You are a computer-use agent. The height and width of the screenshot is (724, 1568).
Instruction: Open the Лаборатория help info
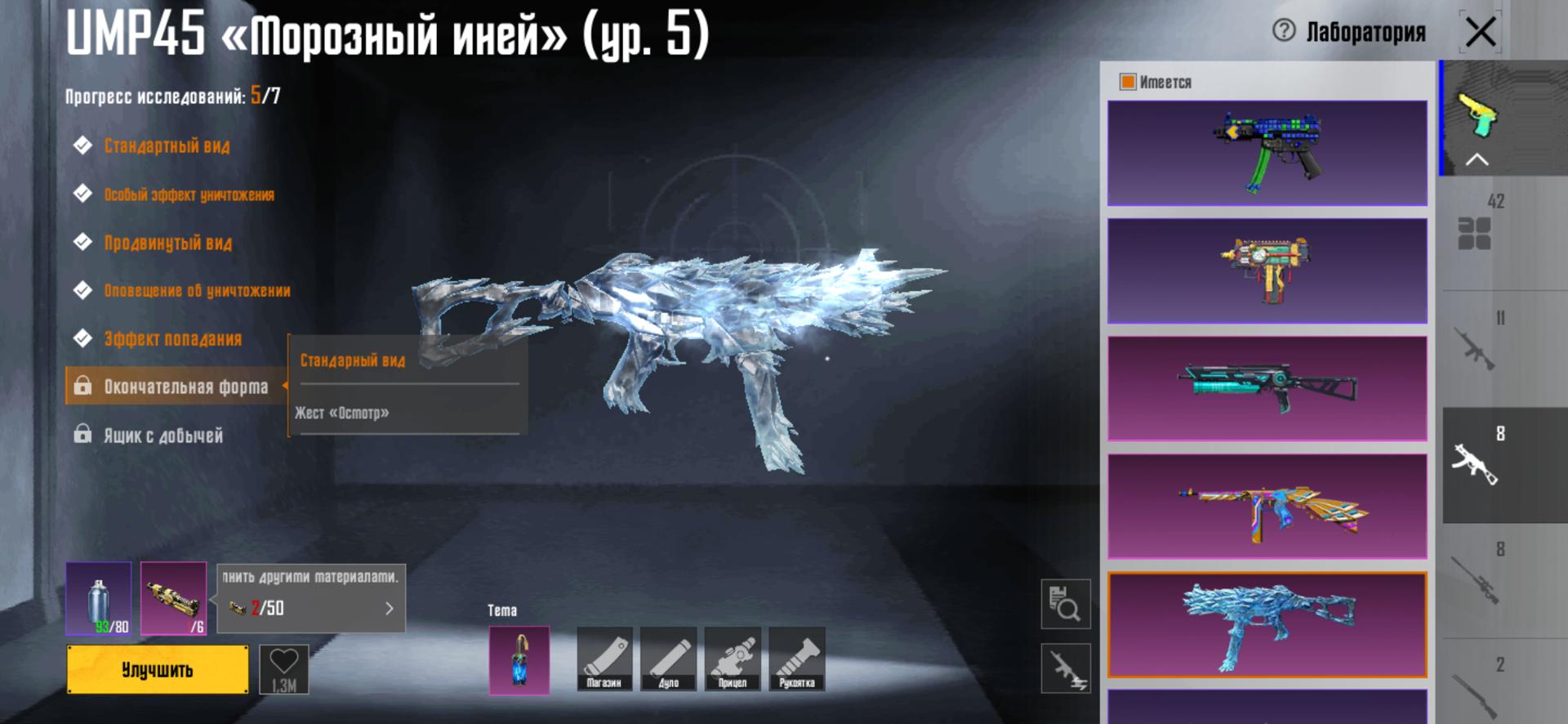[x=1284, y=31]
